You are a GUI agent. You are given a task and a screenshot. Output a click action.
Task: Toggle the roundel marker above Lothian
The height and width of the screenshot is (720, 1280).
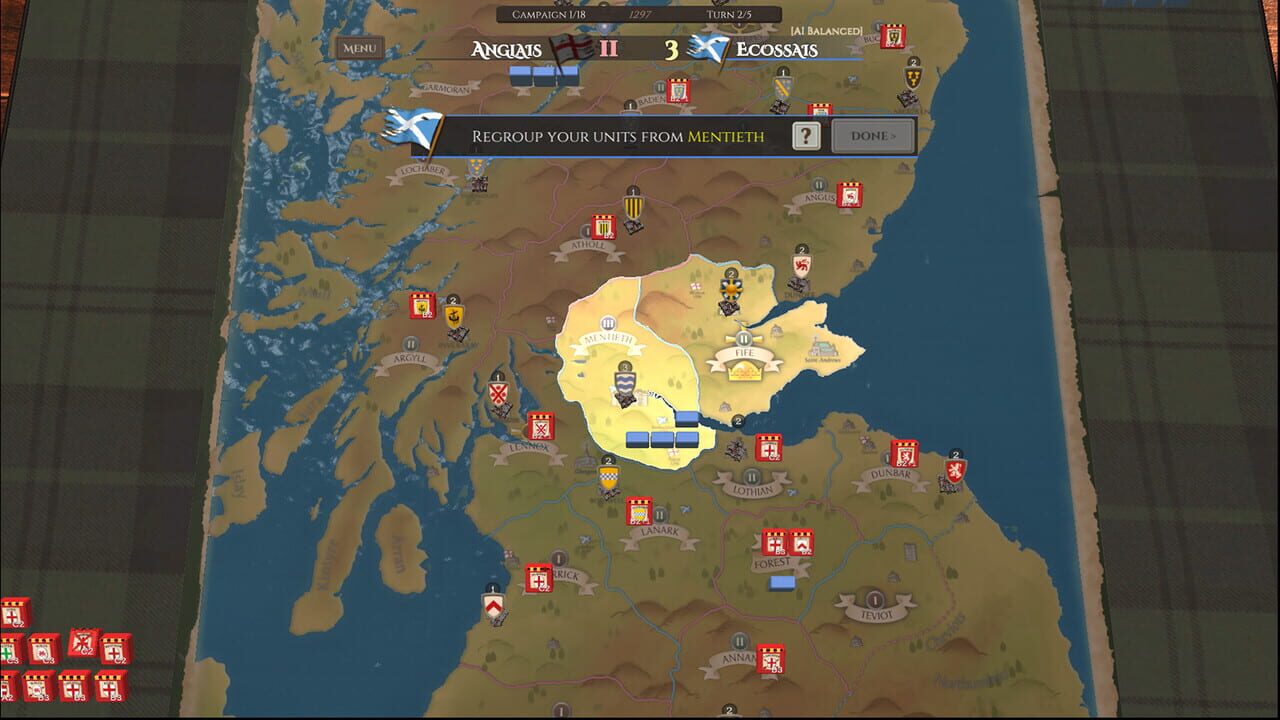coord(751,477)
